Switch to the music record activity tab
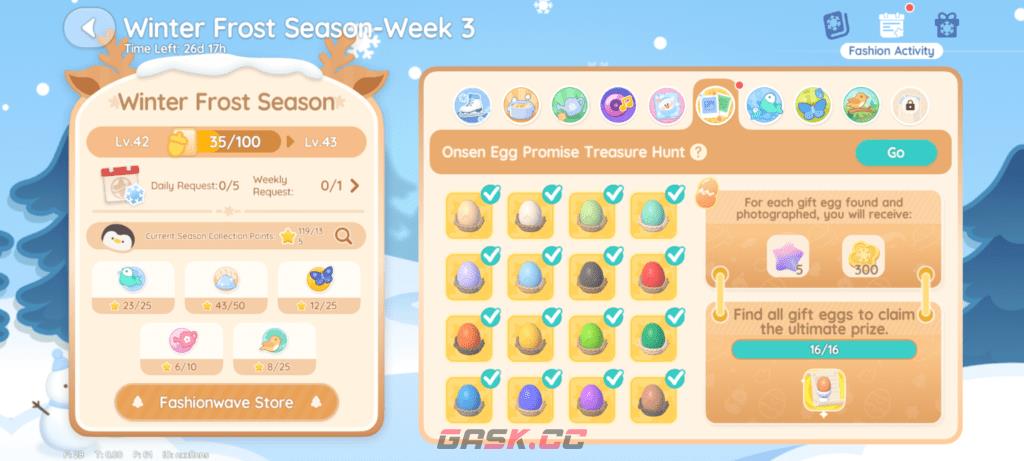This screenshot has height=461, width=1024. [x=617, y=104]
